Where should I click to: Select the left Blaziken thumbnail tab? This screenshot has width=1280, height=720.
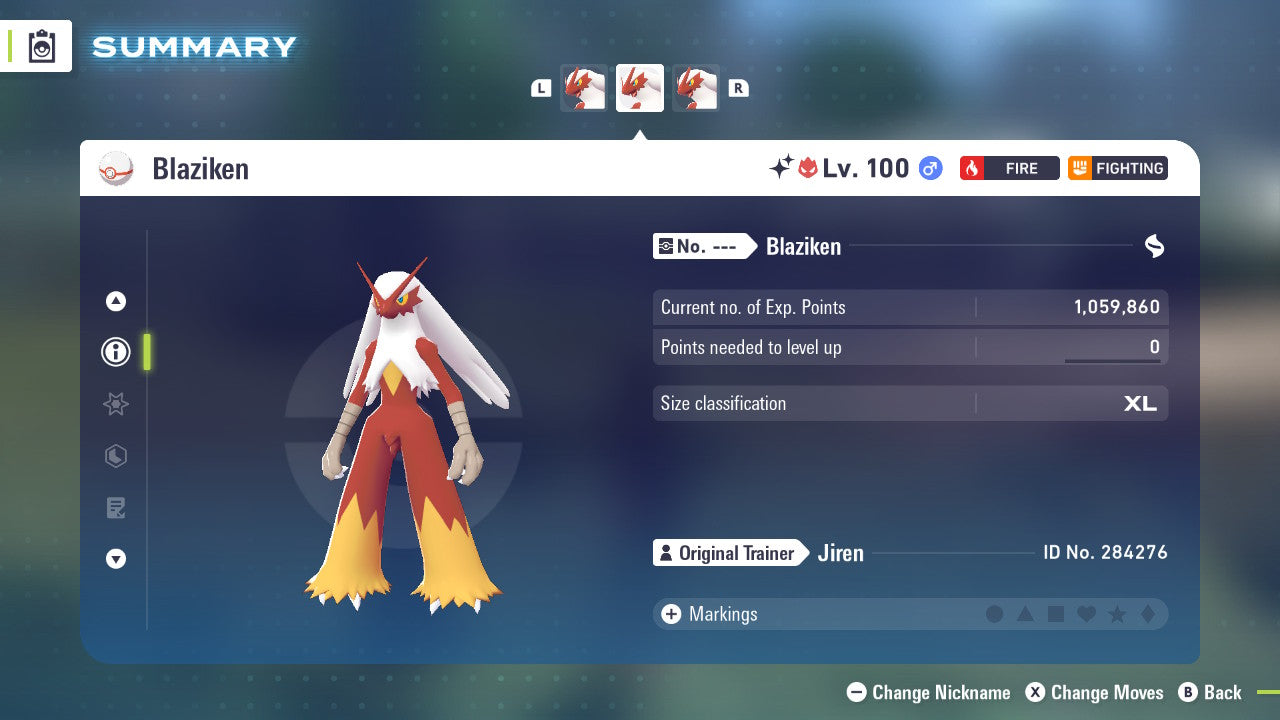(x=584, y=87)
